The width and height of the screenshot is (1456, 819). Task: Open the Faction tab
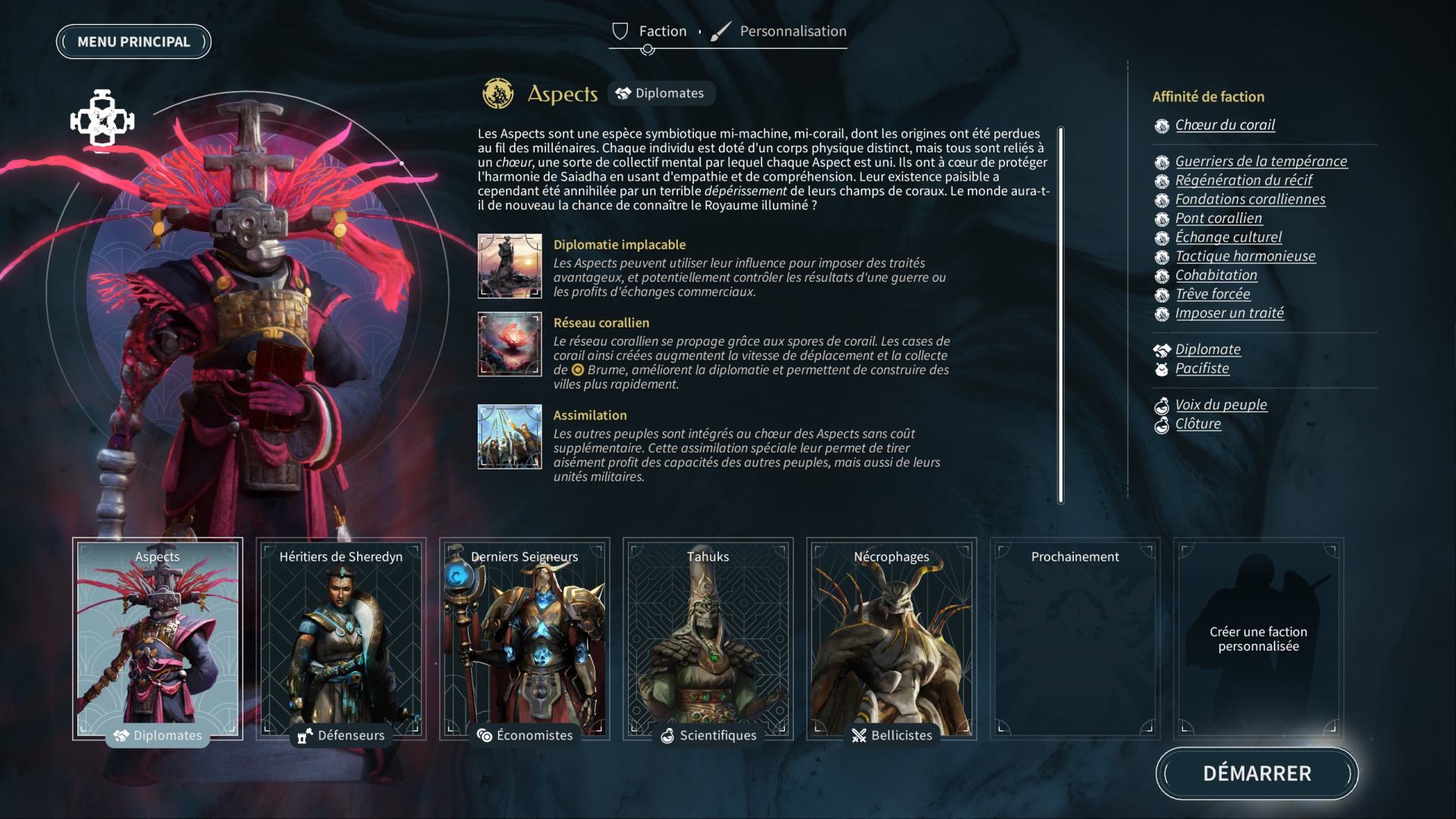pyautogui.click(x=650, y=31)
